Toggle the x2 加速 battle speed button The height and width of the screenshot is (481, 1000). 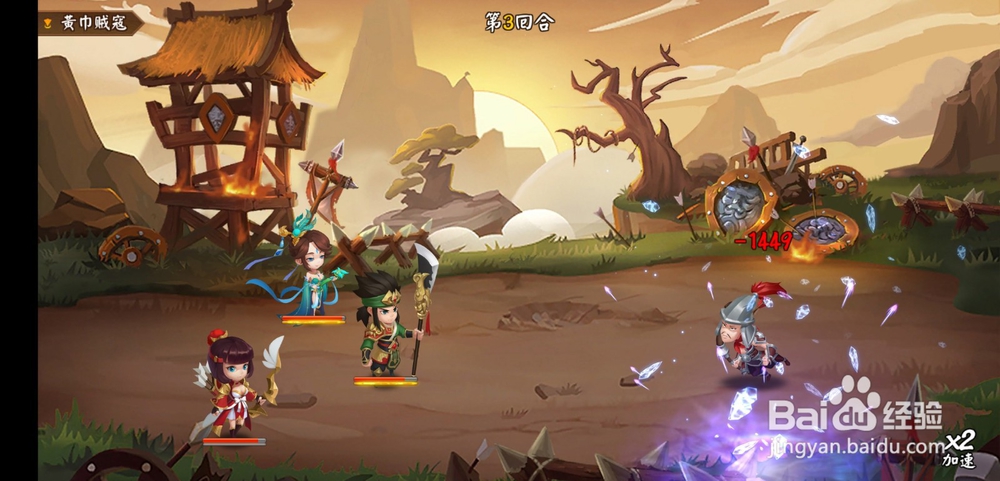pyautogui.click(x=960, y=449)
